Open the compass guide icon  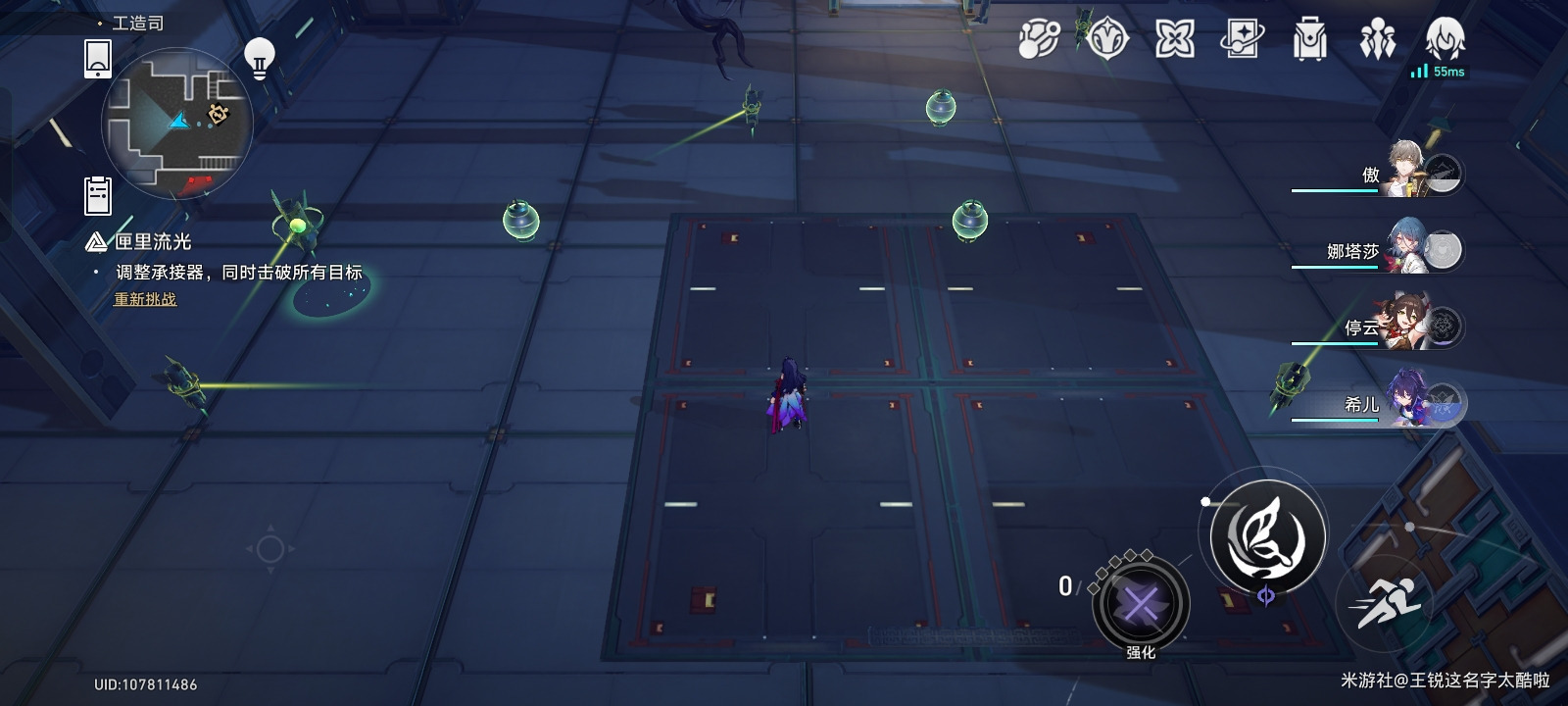pos(1107,39)
